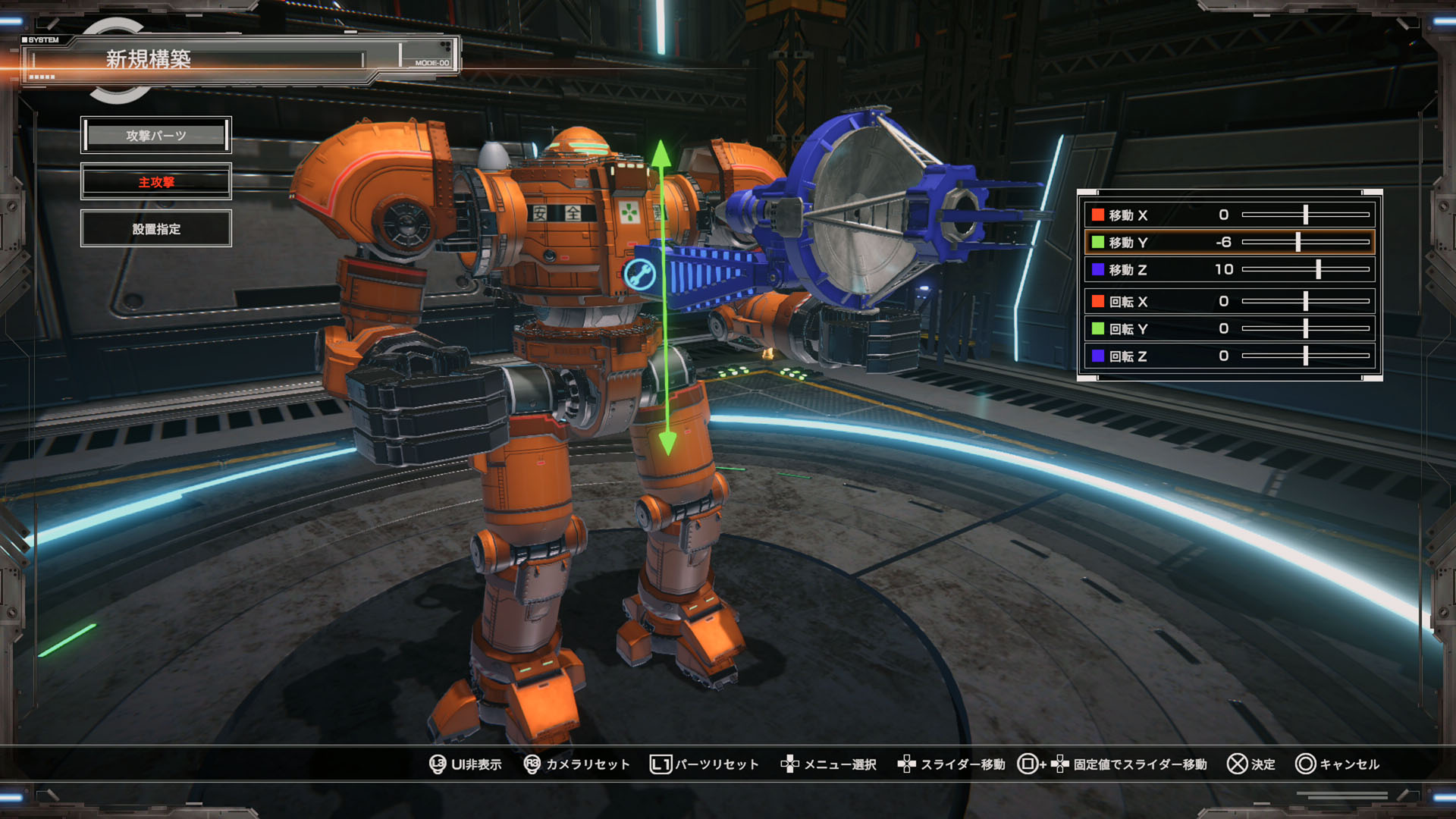The image size is (1456, 819).
Task: Adjust the 回転 Z slider
Action: (1305, 356)
